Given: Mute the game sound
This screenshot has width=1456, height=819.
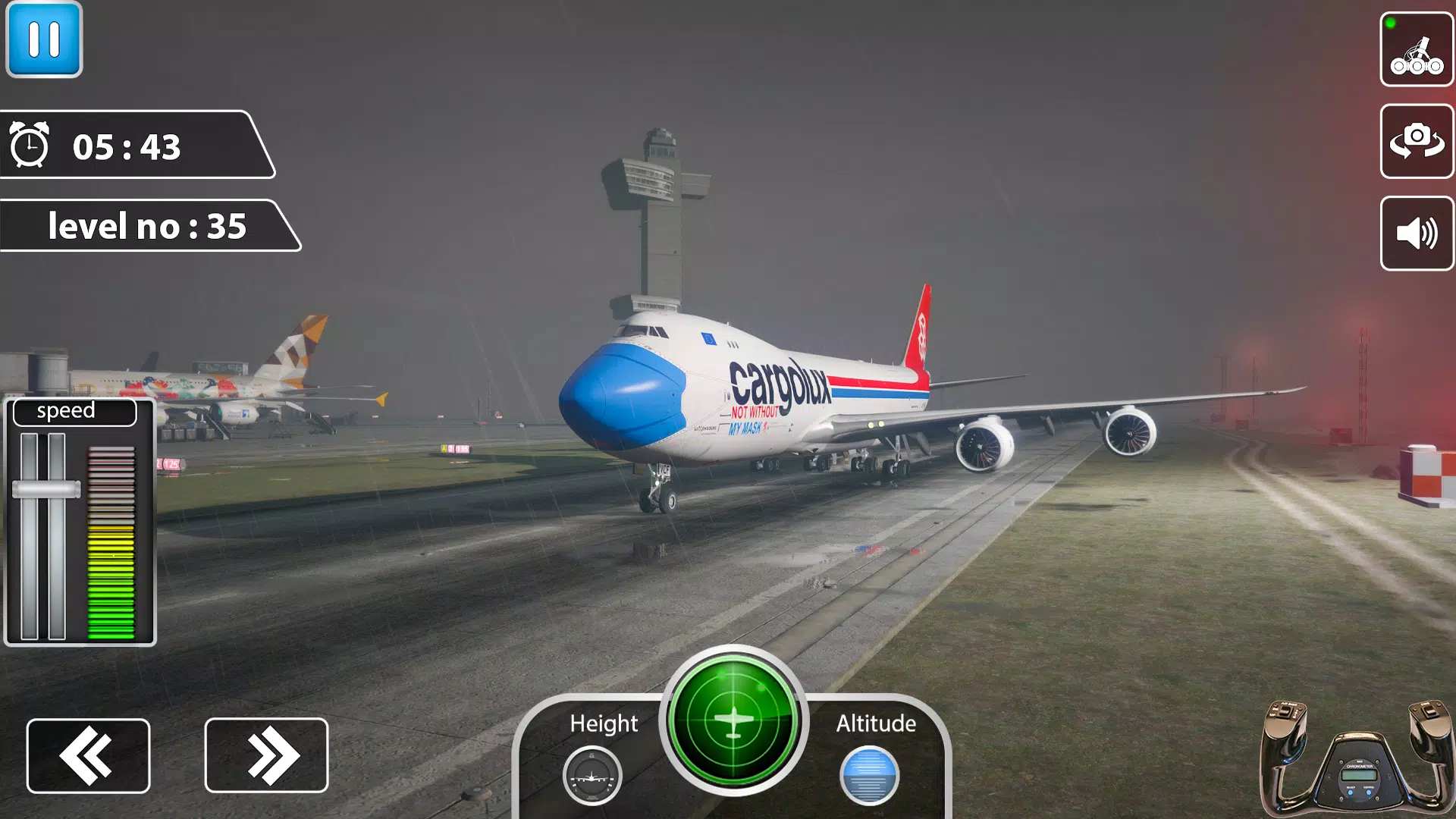Looking at the screenshot, I should [x=1417, y=234].
